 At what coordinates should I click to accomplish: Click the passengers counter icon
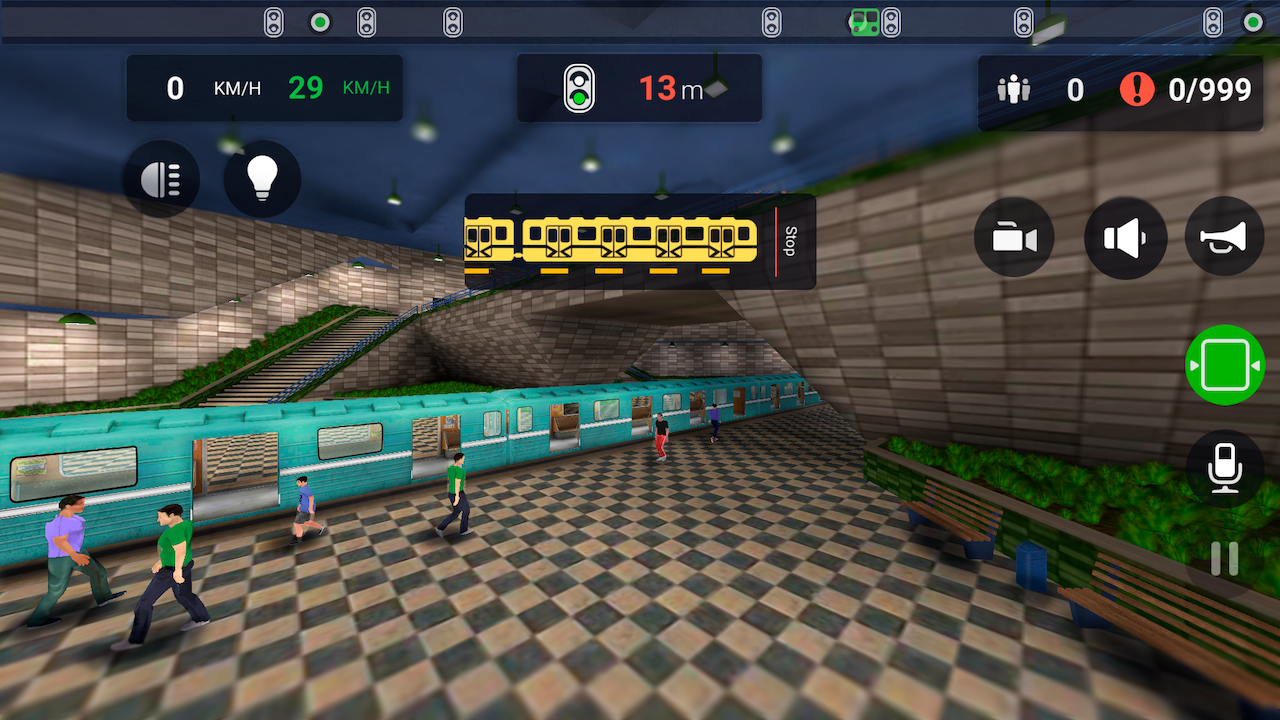[x=1015, y=89]
